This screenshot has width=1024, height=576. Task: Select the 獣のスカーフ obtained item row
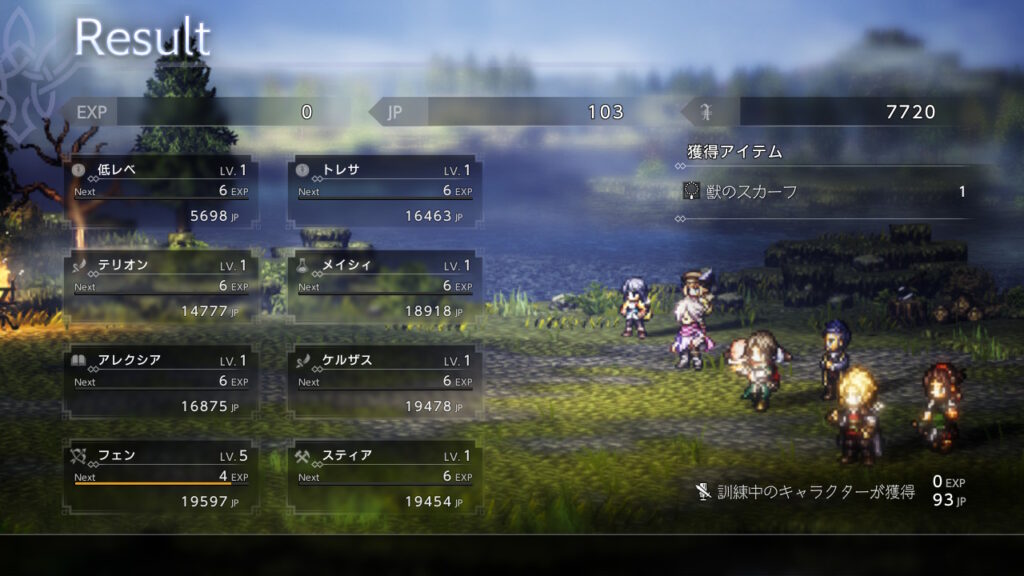pos(825,192)
